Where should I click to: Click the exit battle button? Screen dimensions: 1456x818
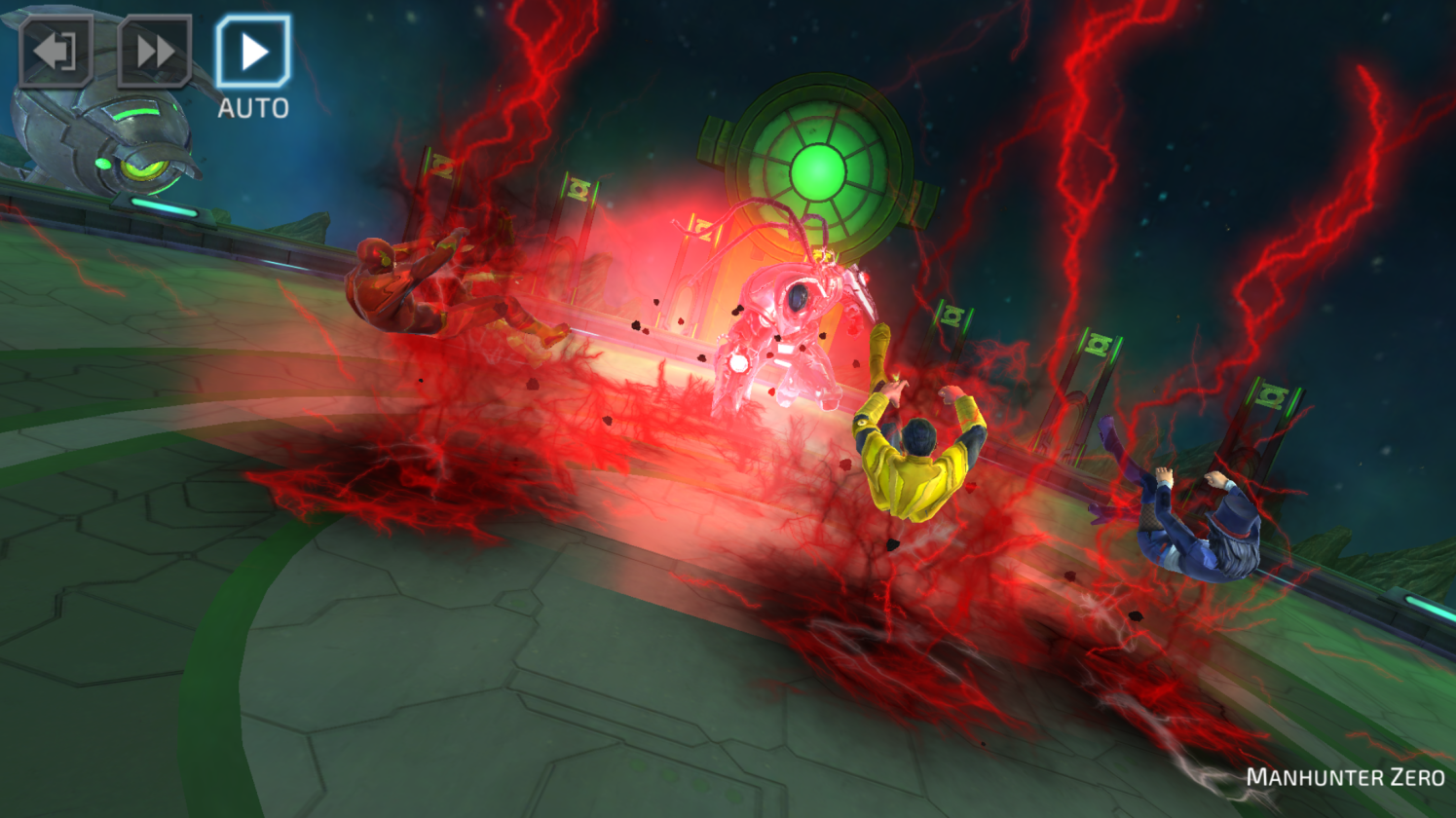[56, 52]
